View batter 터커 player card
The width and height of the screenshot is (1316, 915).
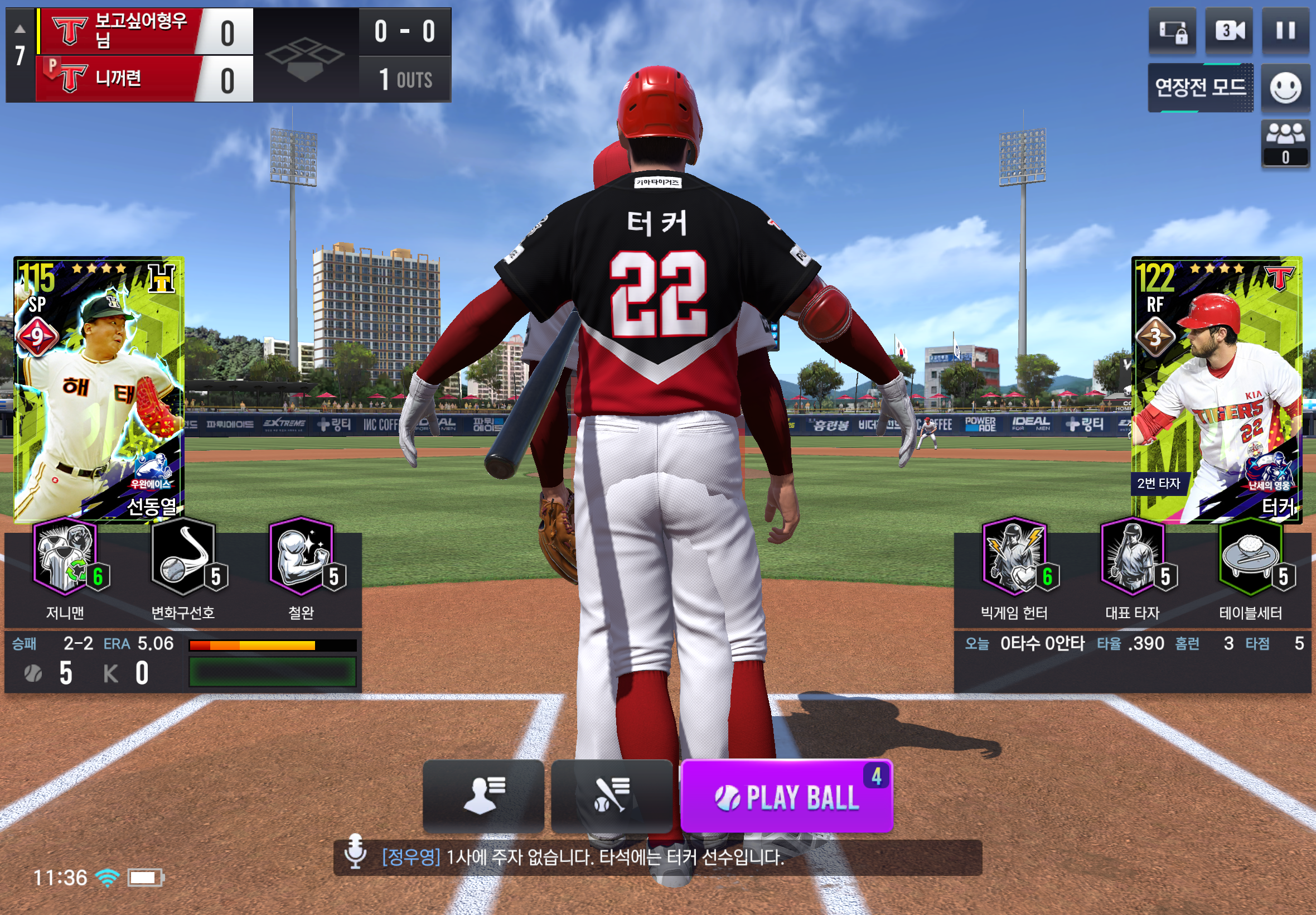1216,389
